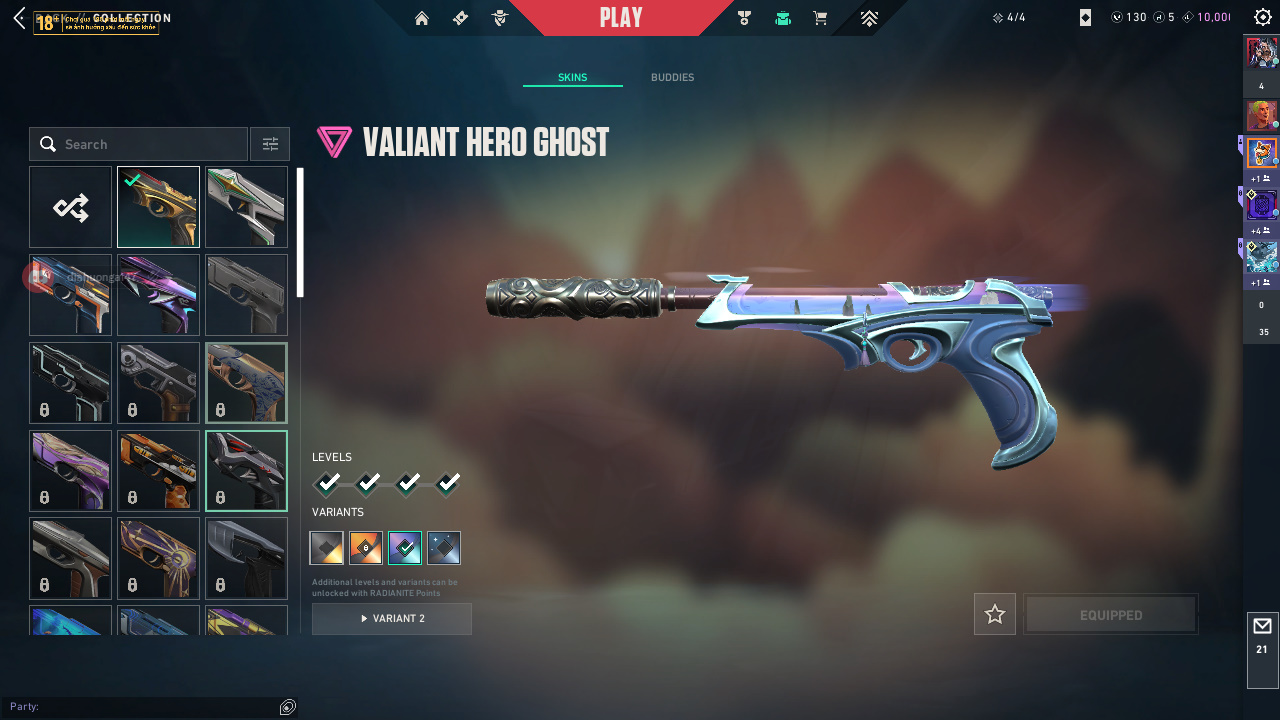
Task: Play the Variant 2 preview
Action: pyautogui.click(x=392, y=619)
